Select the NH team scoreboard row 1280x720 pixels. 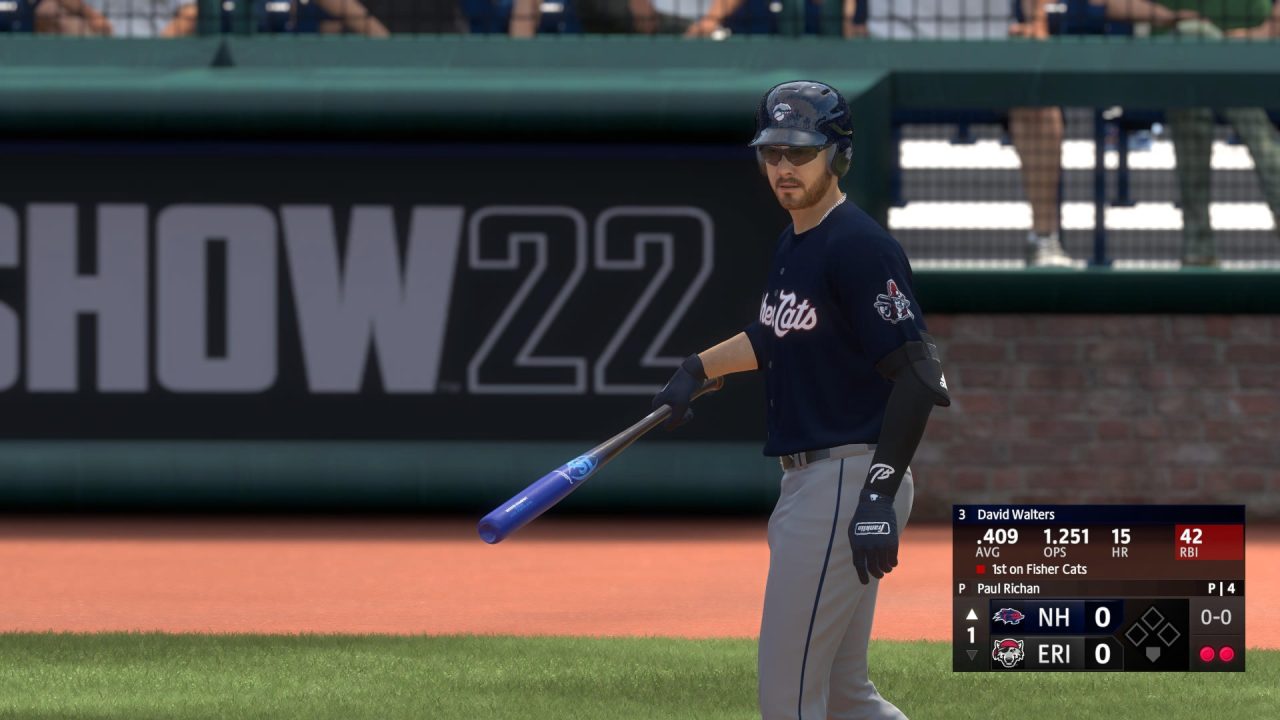coord(1050,616)
